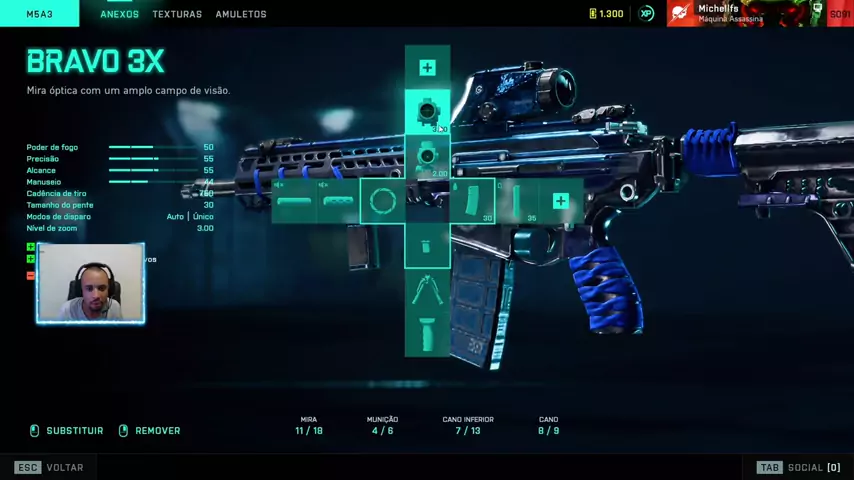Select the Anexos tab
The width and height of the screenshot is (854, 480).
(119, 14)
